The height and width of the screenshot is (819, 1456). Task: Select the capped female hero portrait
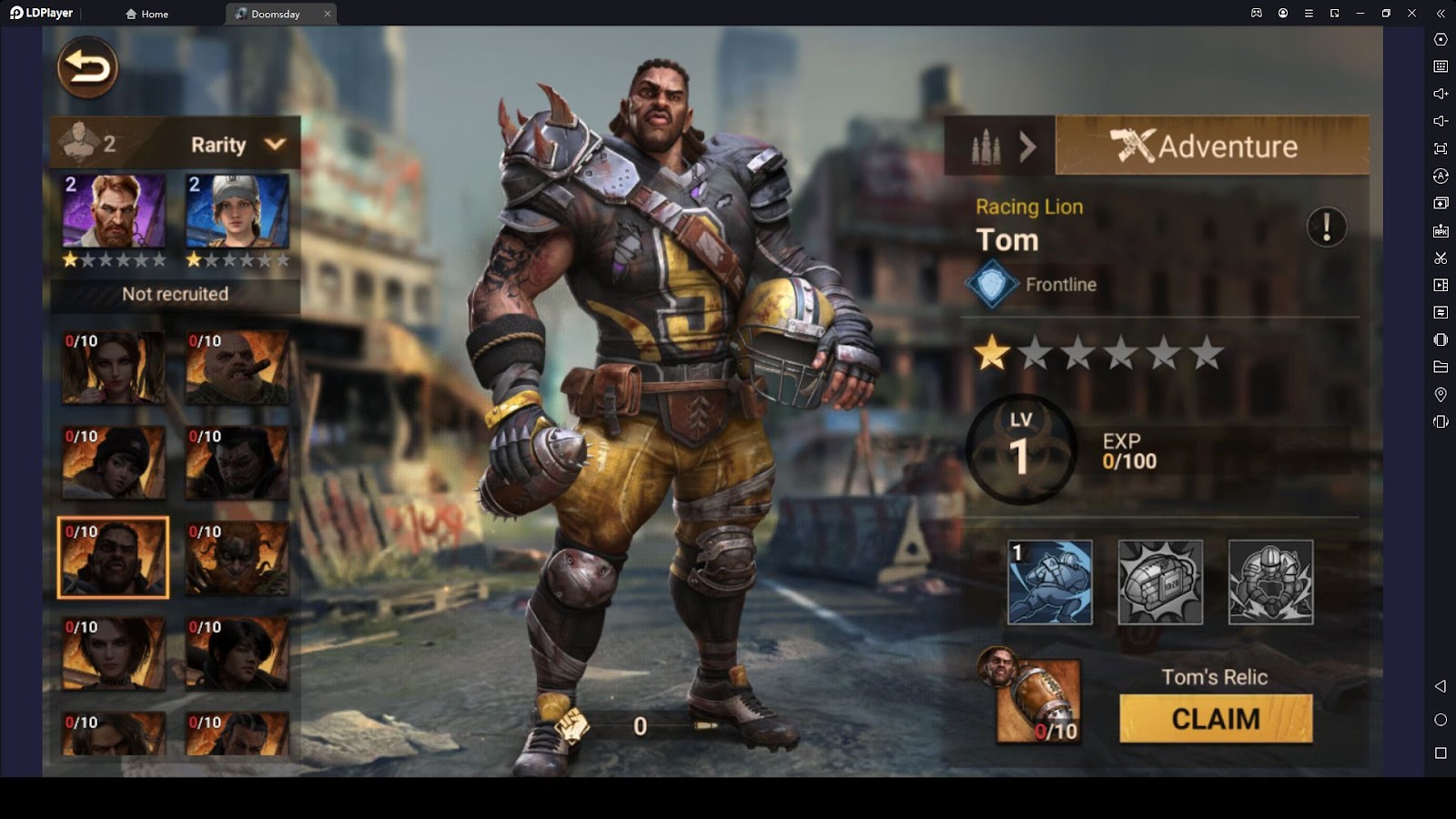[238, 212]
